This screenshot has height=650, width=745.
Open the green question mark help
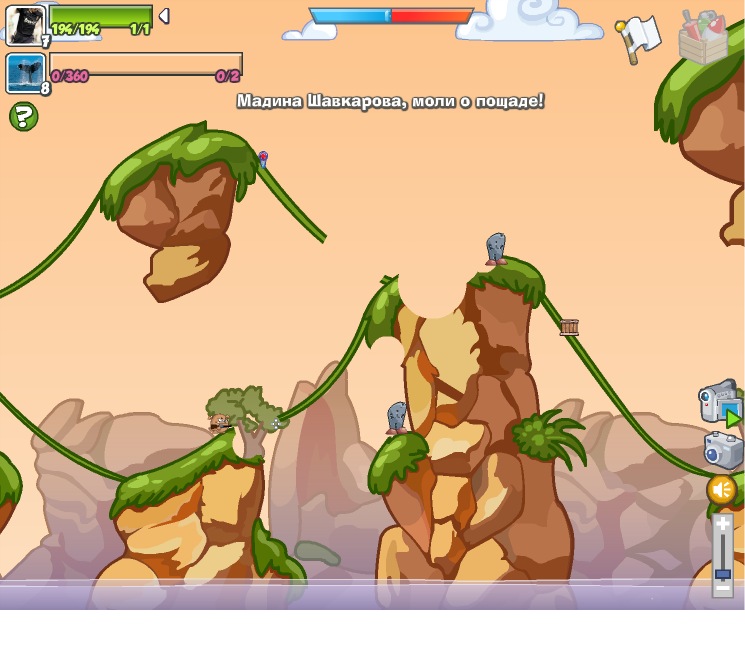(24, 116)
